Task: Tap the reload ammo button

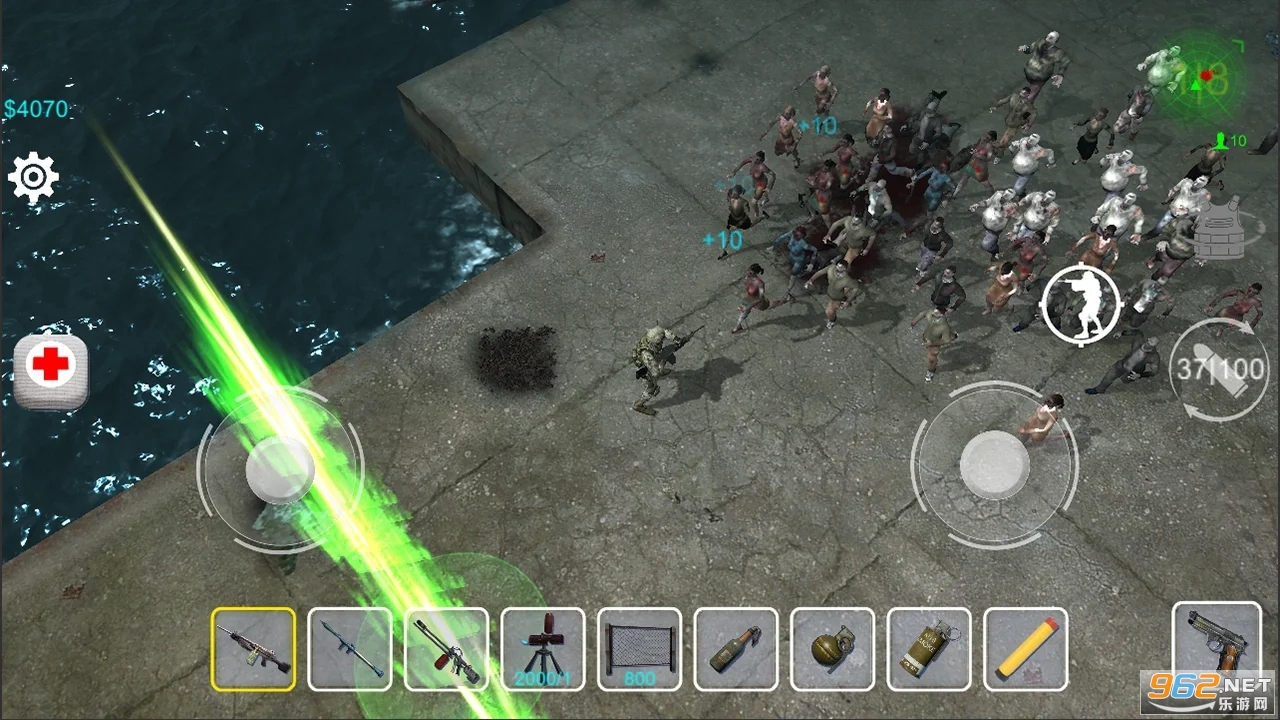Action: tap(1218, 370)
